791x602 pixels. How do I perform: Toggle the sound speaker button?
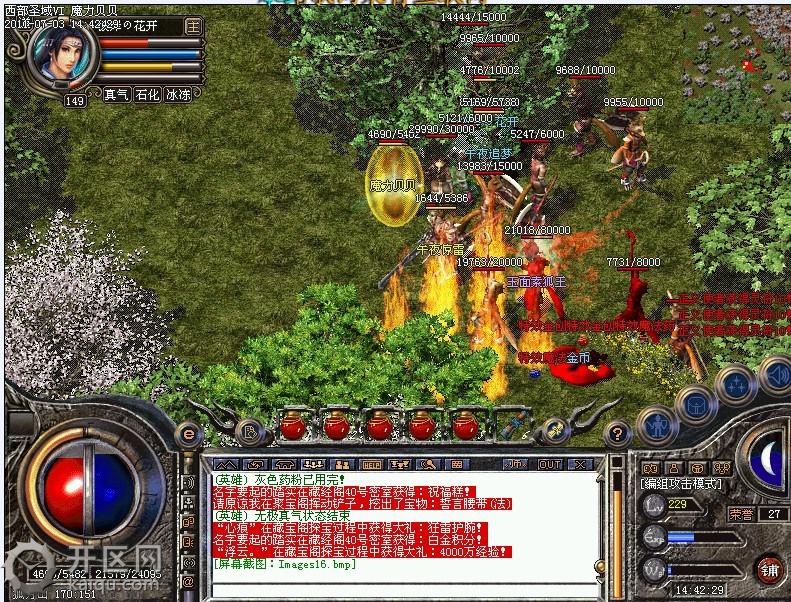(775, 375)
